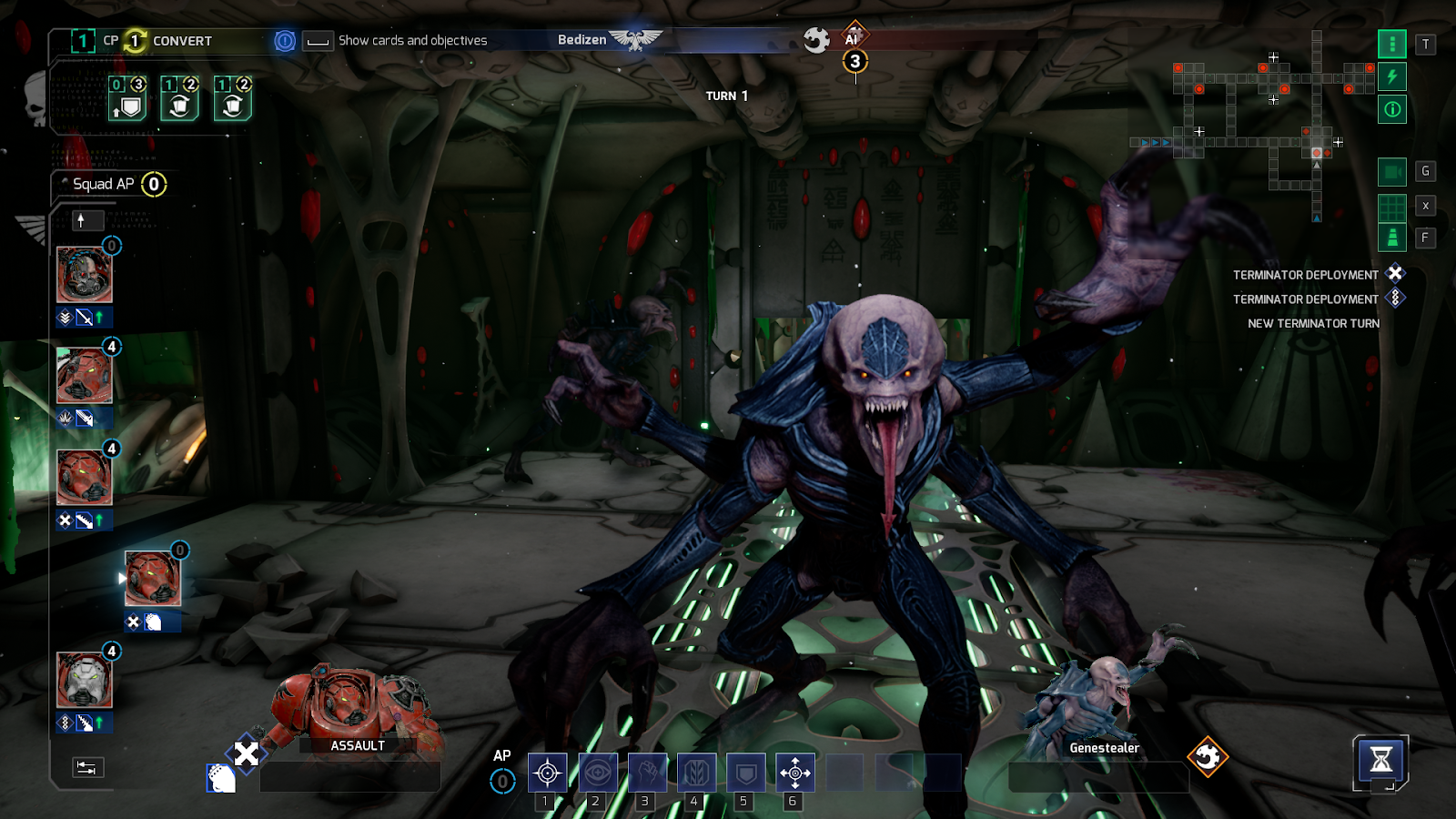Toggle the squad swap arrows button

[87, 767]
